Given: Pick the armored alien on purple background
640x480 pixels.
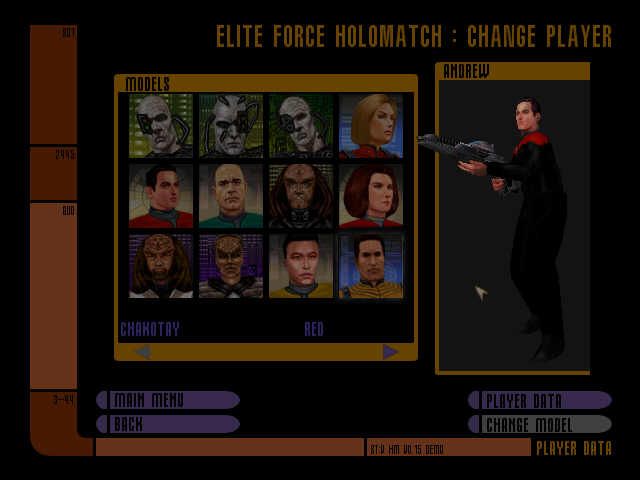Looking at the screenshot, I should point(231,266).
